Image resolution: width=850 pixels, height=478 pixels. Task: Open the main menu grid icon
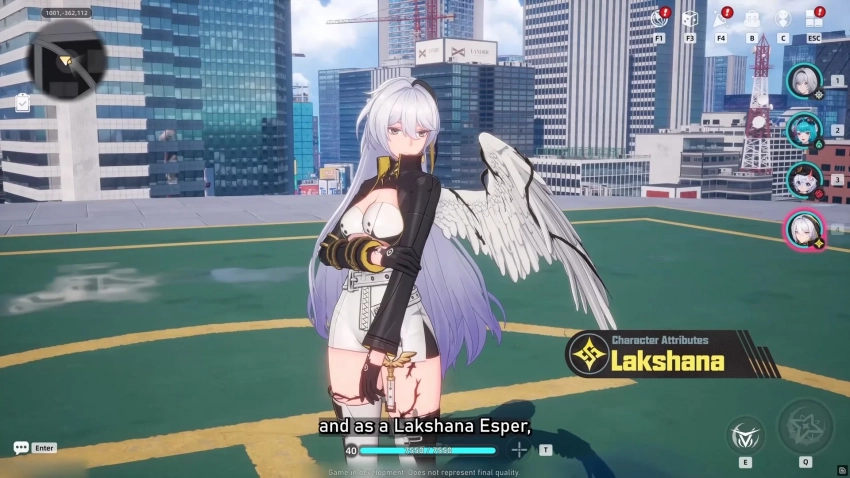point(814,20)
